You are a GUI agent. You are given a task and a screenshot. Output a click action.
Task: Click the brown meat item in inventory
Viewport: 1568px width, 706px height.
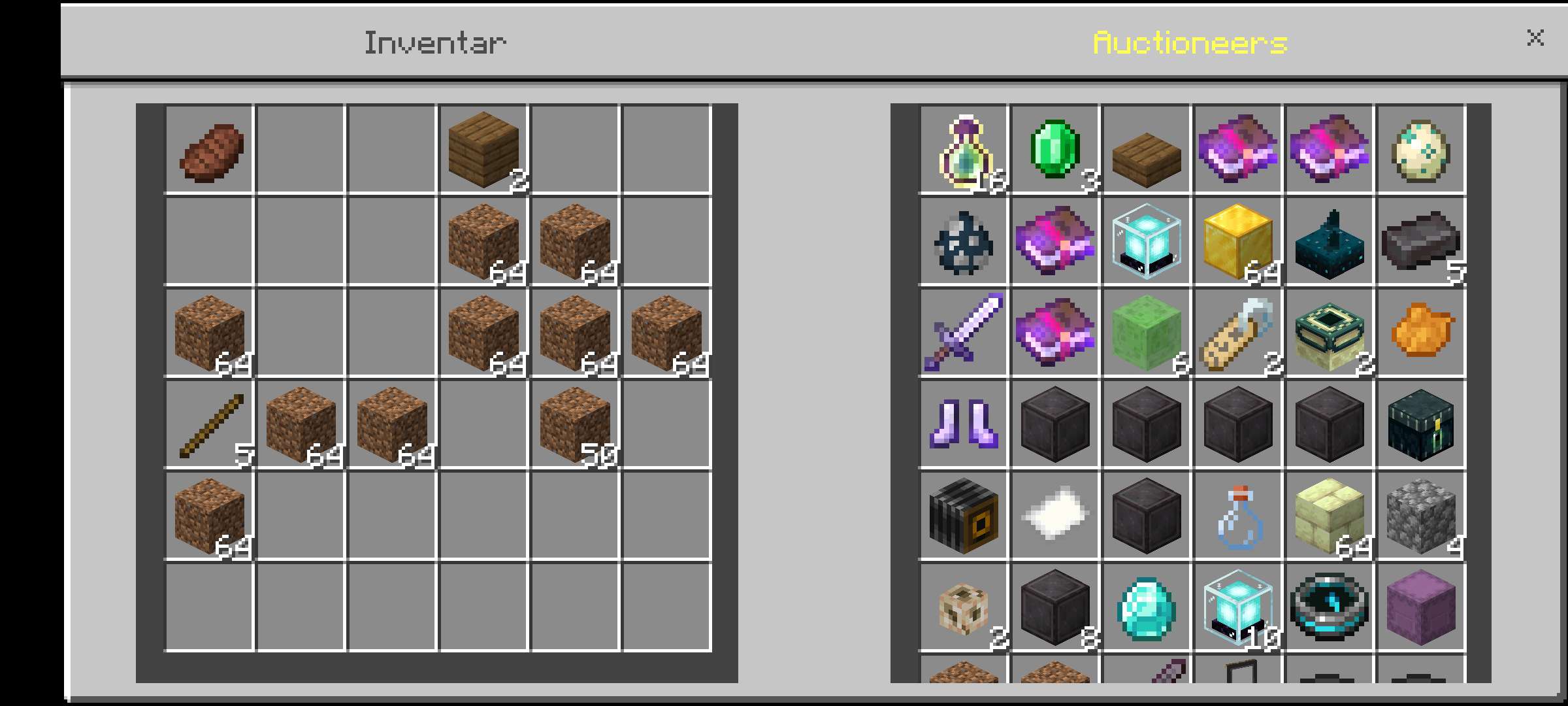tap(210, 151)
